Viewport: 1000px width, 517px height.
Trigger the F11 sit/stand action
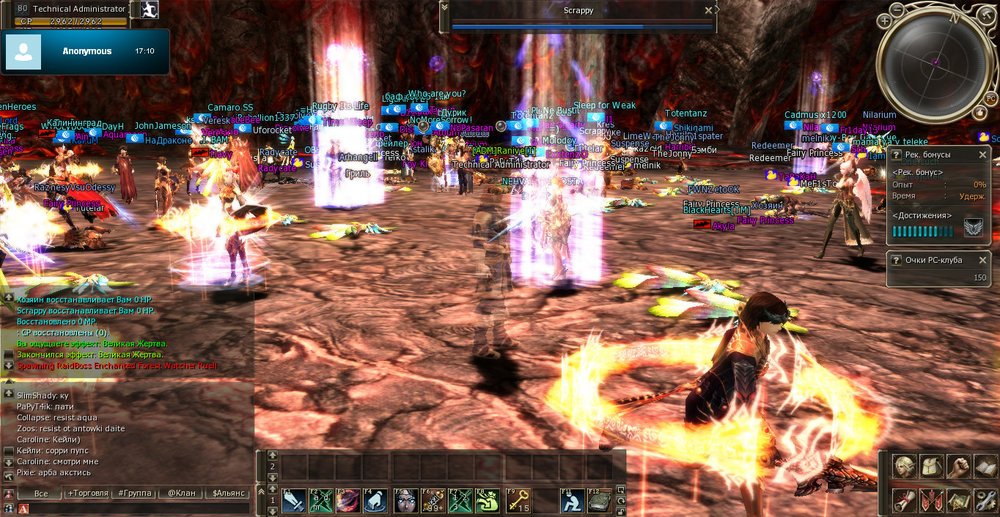tap(571, 500)
